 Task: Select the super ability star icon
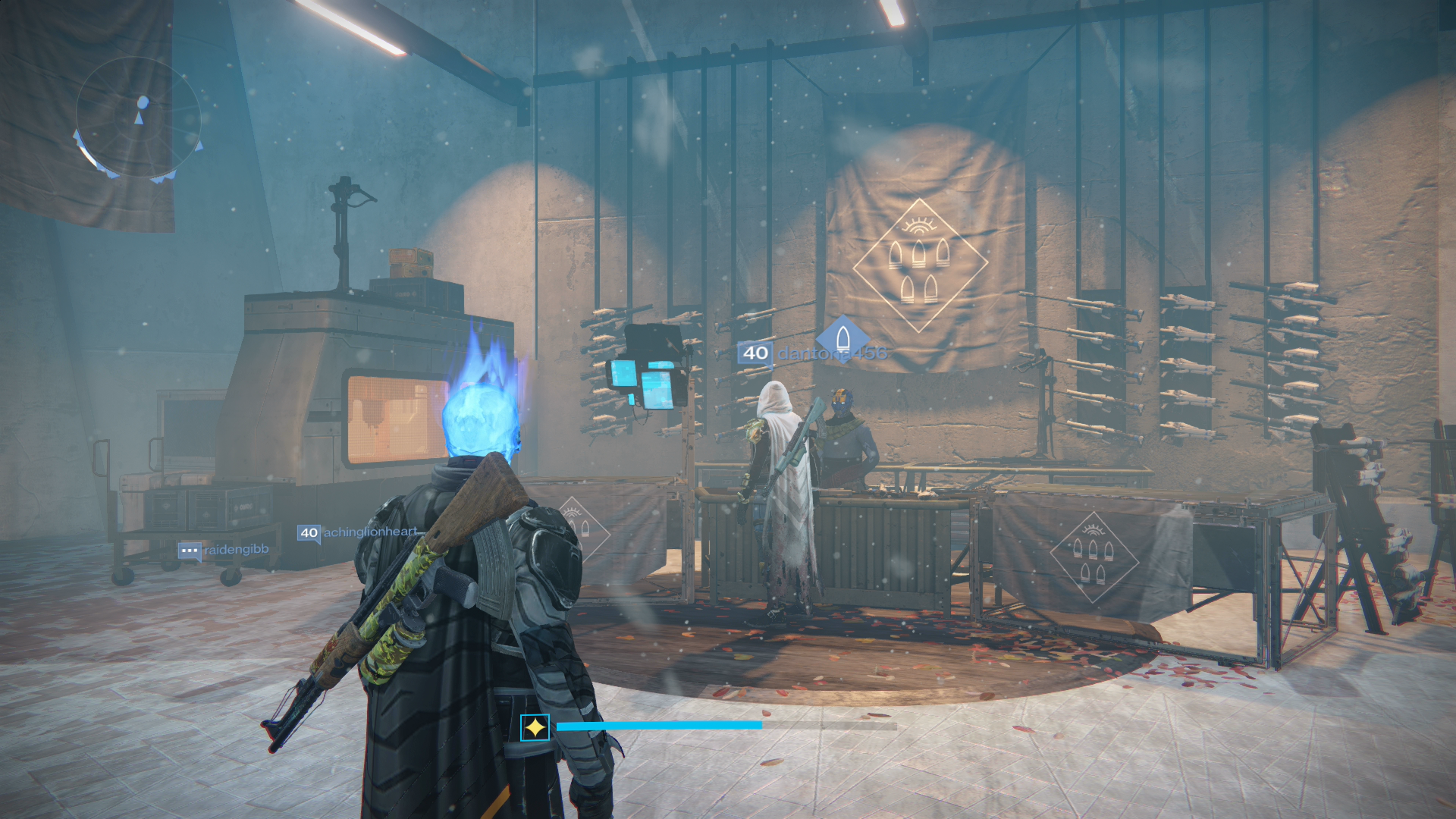coord(535,728)
